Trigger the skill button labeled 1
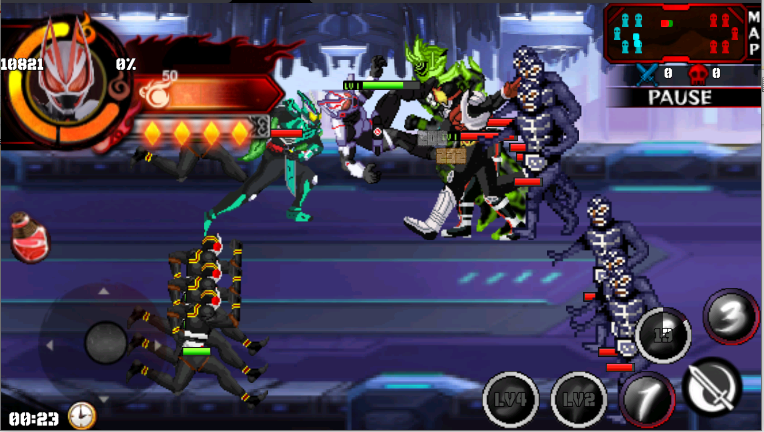The image size is (764, 432). [x=647, y=399]
